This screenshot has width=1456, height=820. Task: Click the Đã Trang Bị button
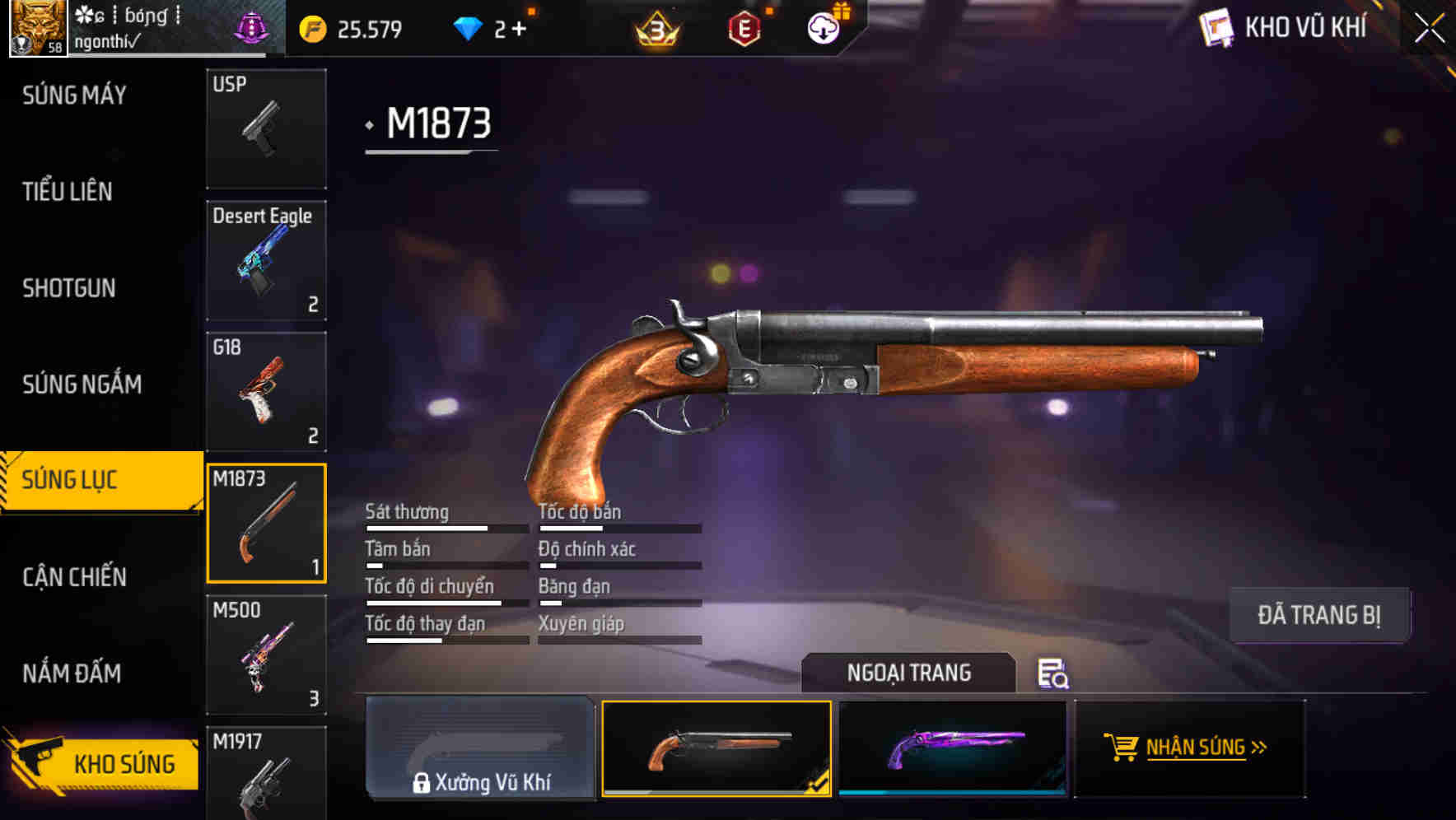tap(1319, 614)
